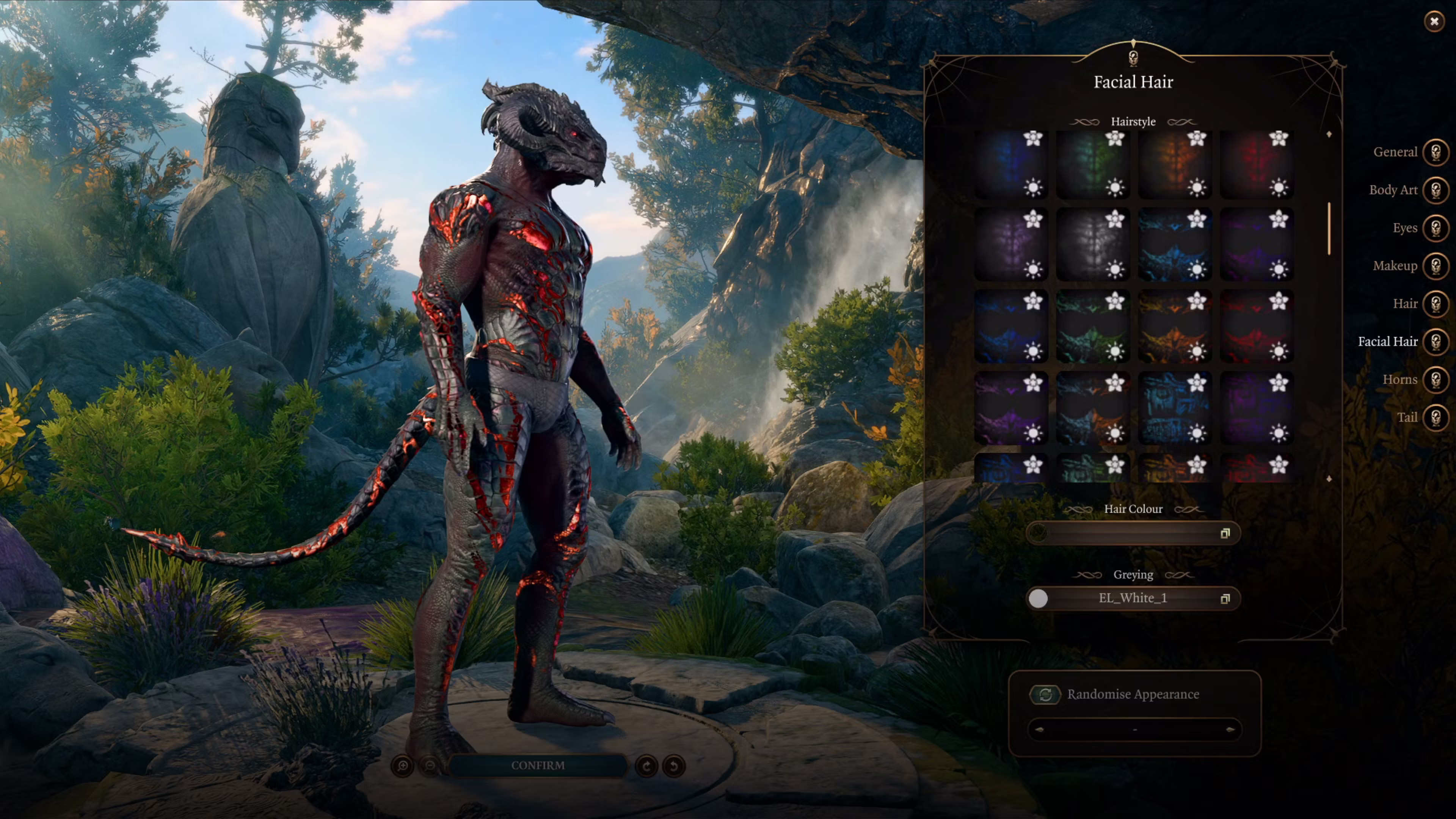Rotate the character counter-clockwise

pyautogui.click(x=674, y=766)
